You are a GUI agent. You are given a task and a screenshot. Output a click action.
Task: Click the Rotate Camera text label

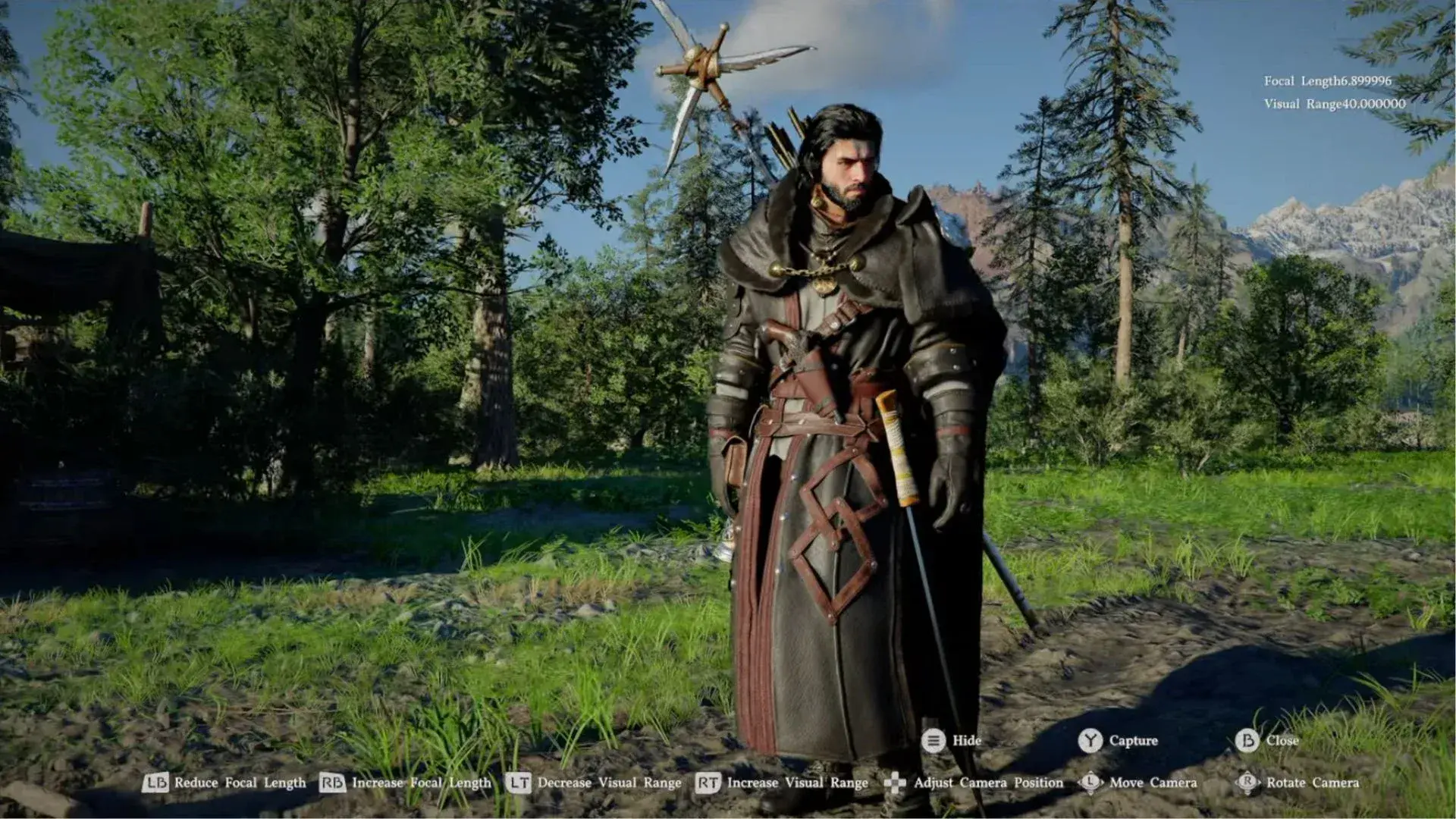(1313, 783)
